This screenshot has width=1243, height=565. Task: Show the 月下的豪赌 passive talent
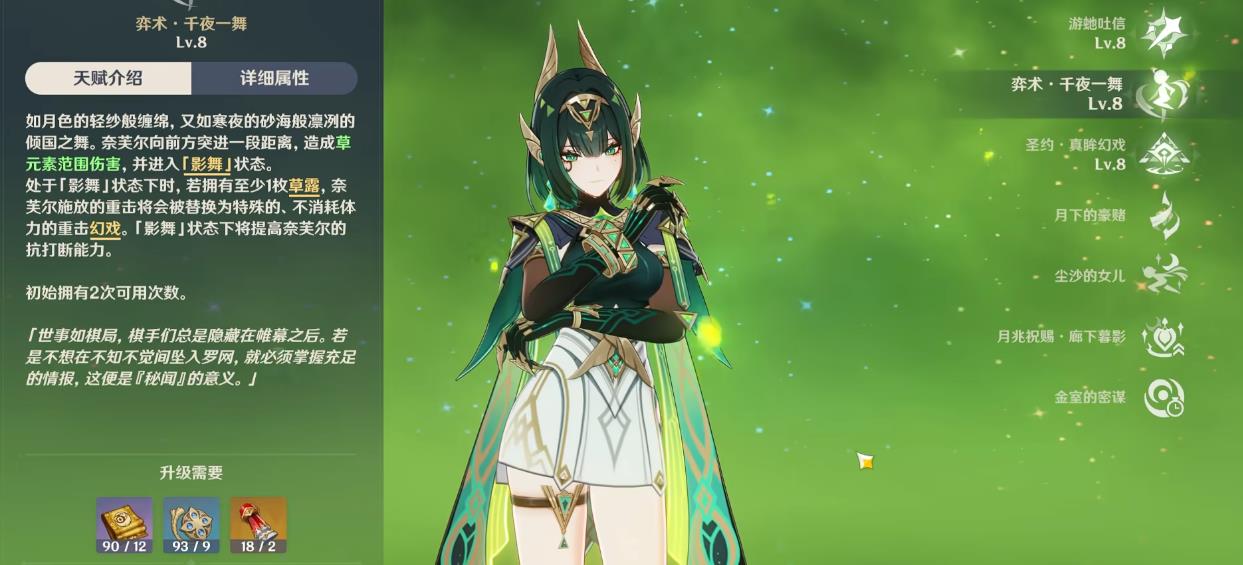click(1164, 215)
